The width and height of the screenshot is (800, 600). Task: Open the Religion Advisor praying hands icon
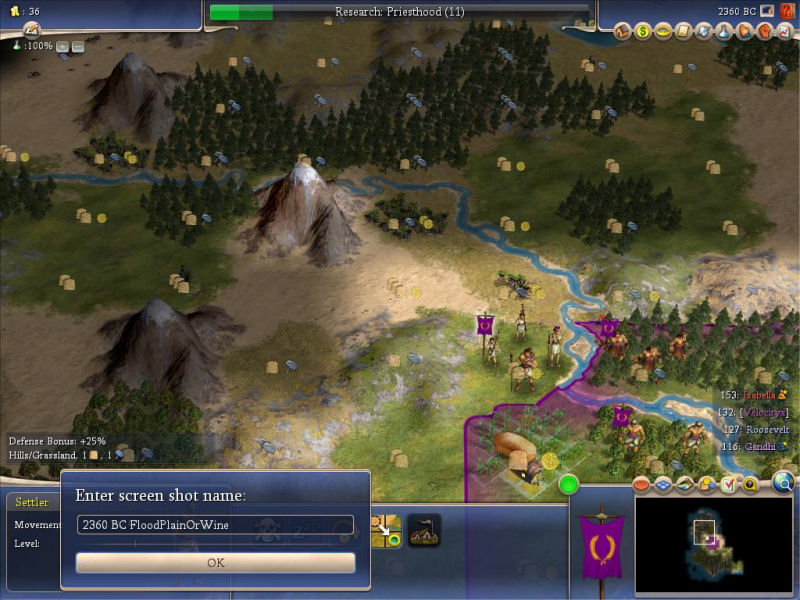coord(744,32)
